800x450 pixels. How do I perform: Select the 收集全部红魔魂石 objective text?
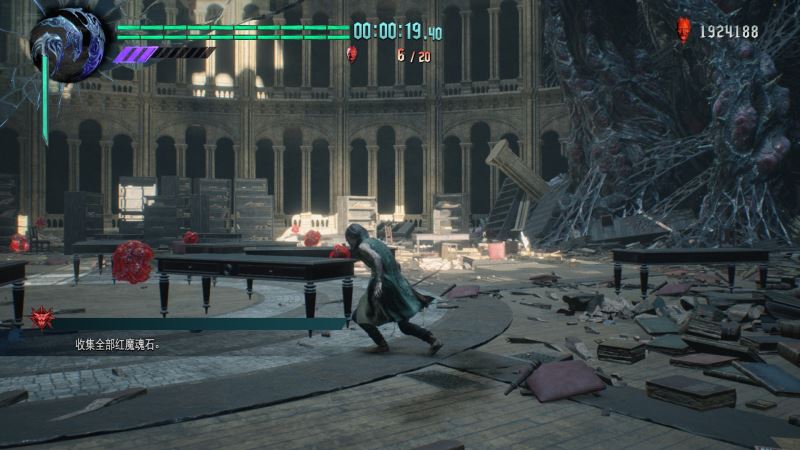click(x=117, y=345)
